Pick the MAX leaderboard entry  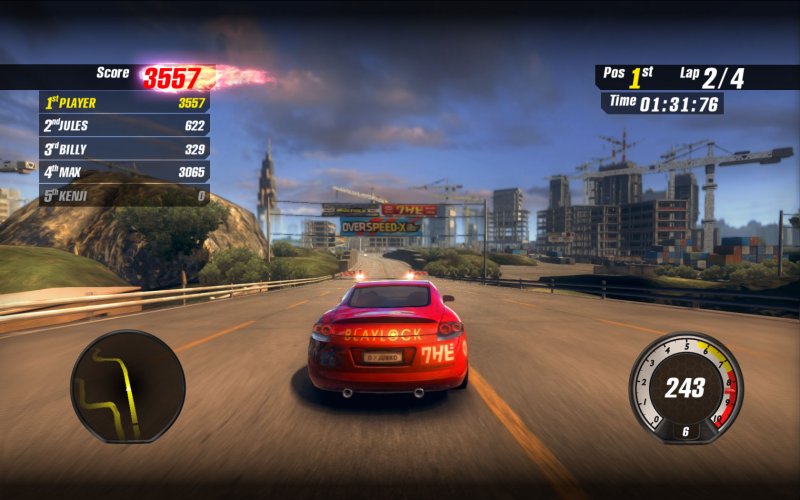pos(124,172)
